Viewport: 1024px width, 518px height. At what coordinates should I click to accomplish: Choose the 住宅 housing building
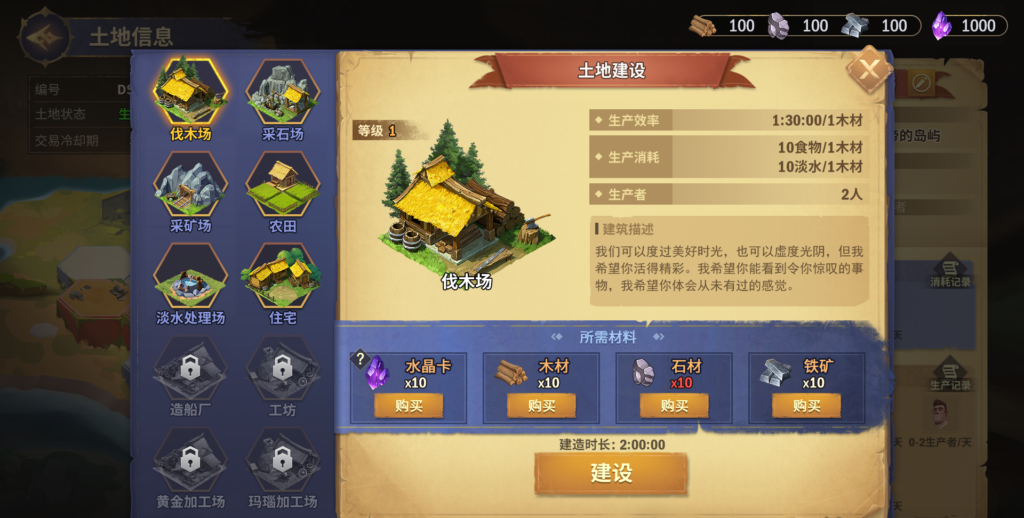coord(283,278)
